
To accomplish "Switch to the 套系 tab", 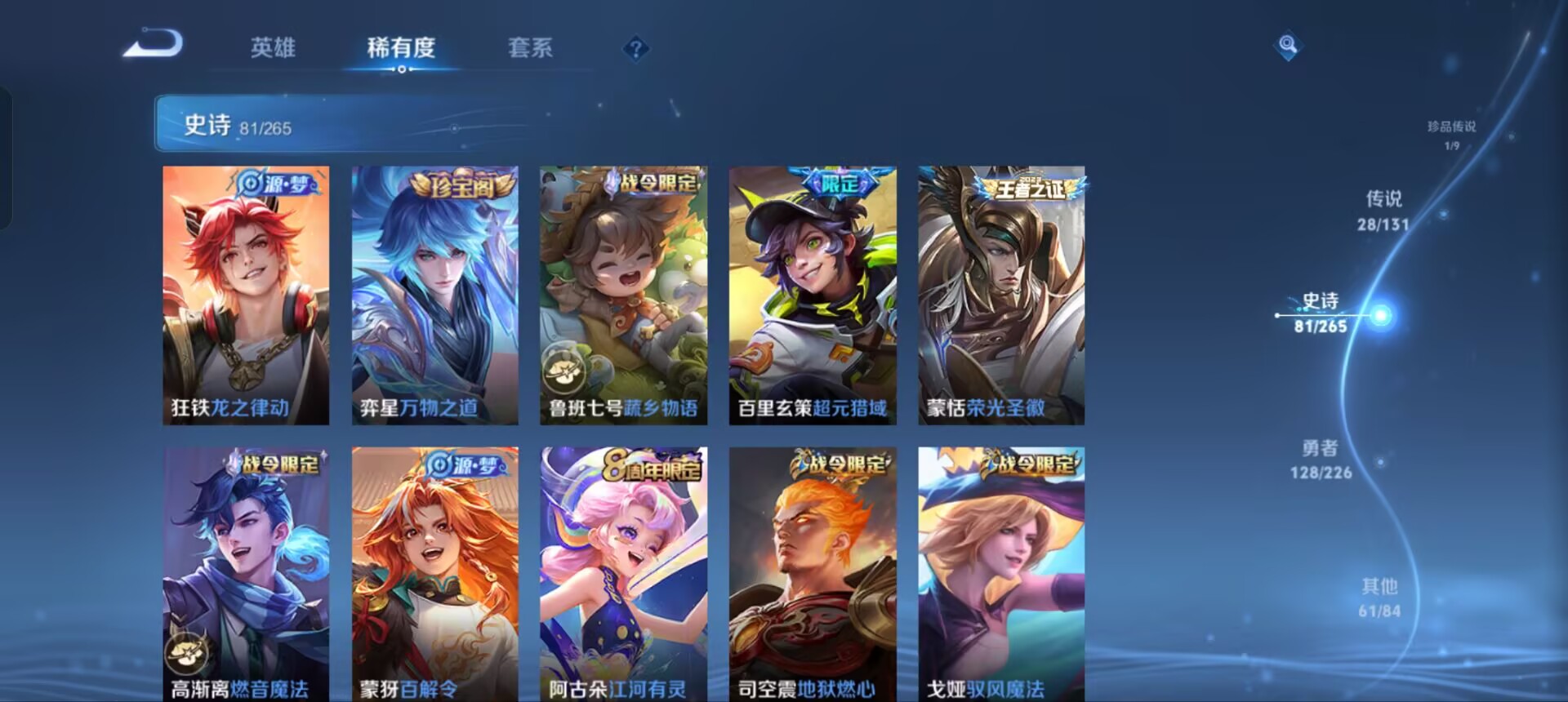I will (x=529, y=49).
